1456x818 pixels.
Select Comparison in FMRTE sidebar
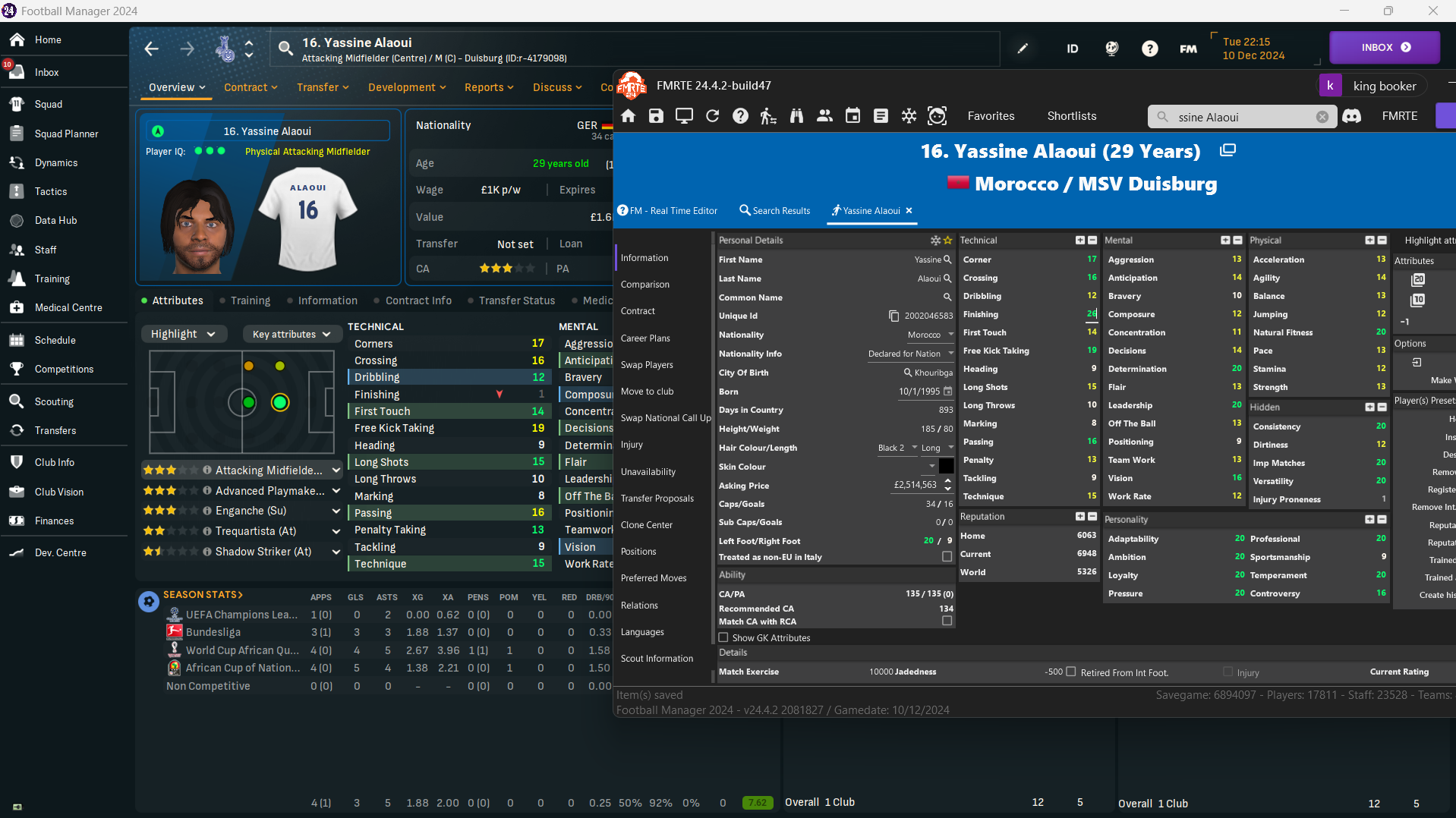(x=644, y=285)
